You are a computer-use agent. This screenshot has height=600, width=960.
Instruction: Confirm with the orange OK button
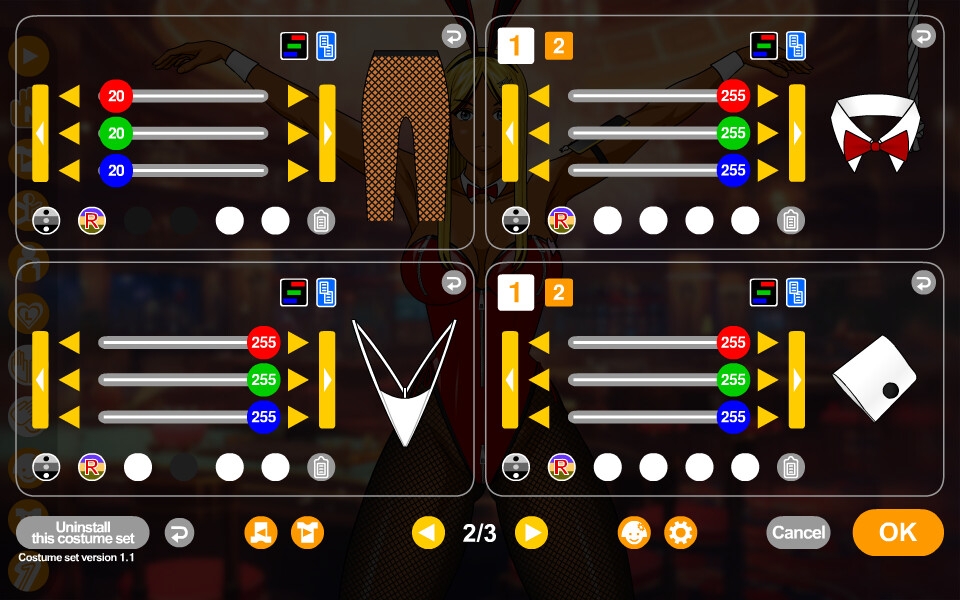[x=897, y=532]
